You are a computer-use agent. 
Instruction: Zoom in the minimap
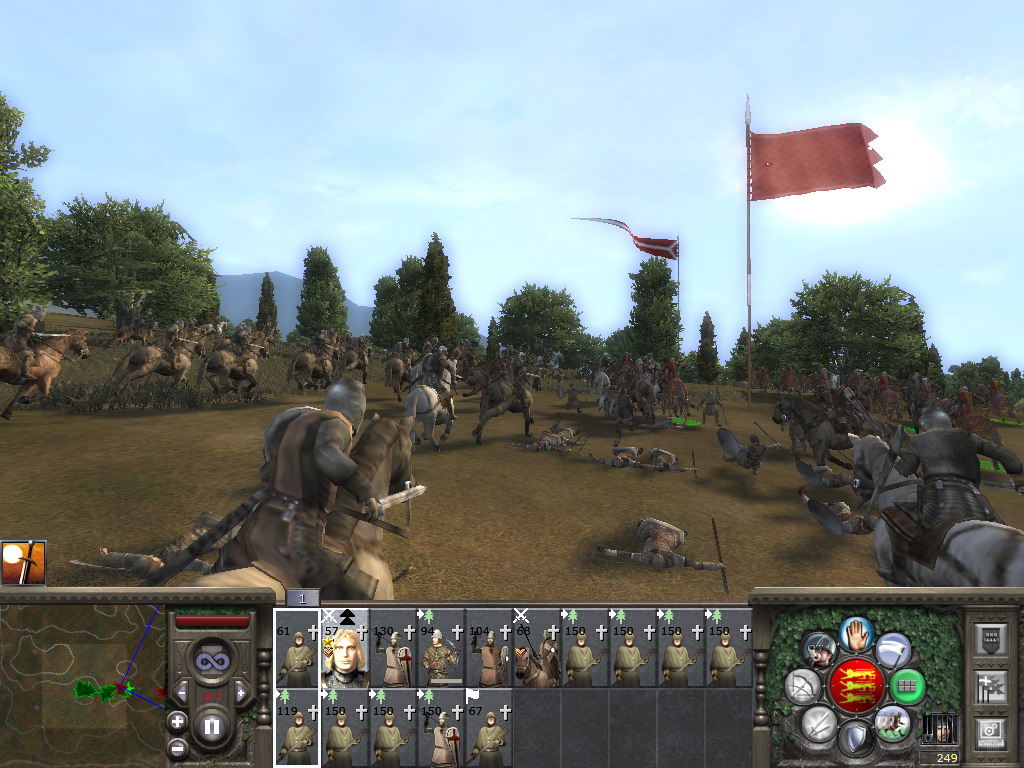(x=177, y=721)
